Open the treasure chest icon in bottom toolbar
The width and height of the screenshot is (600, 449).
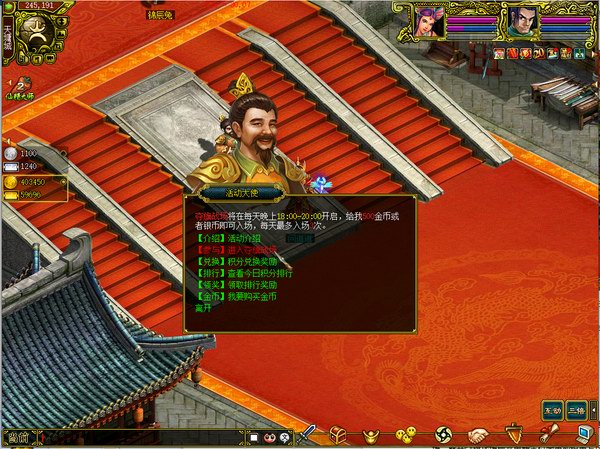[x=339, y=435]
